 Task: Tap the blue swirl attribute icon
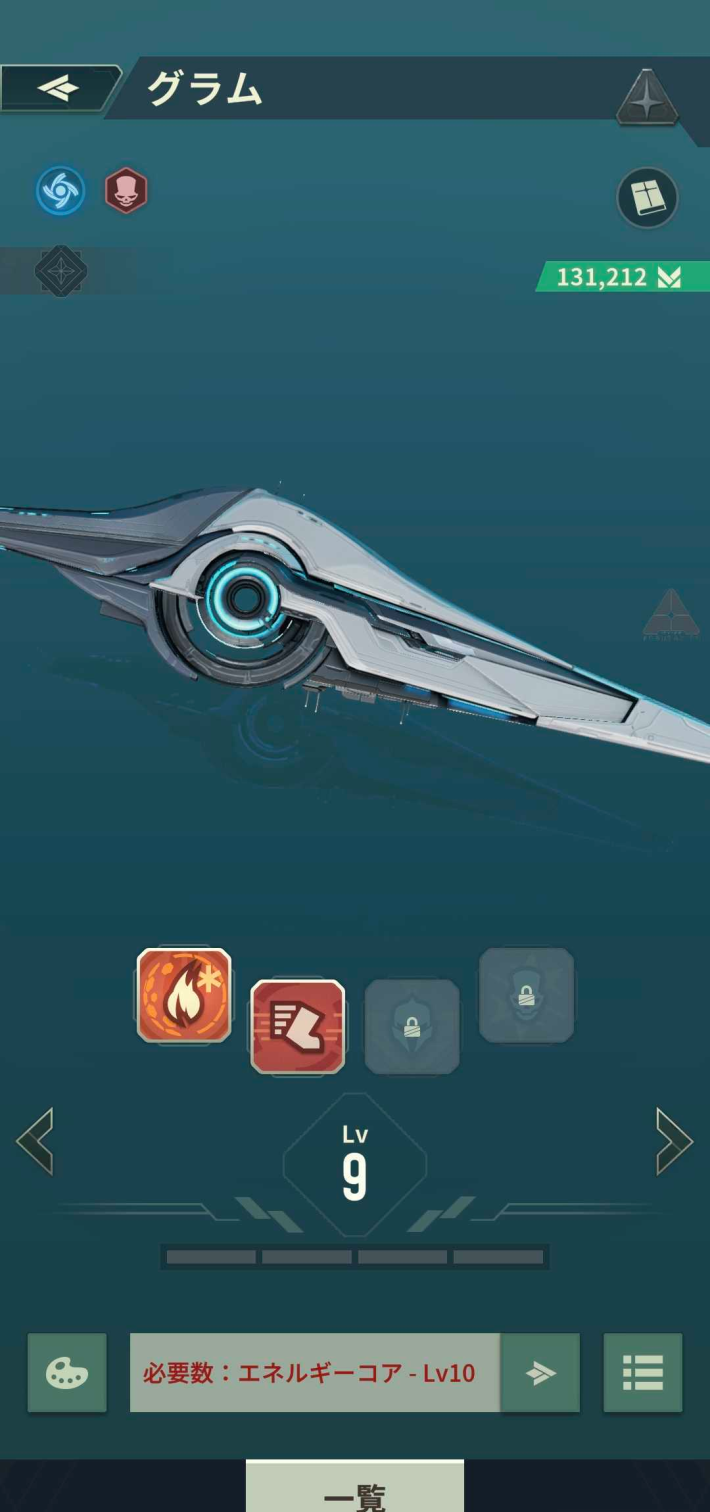point(61,190)
